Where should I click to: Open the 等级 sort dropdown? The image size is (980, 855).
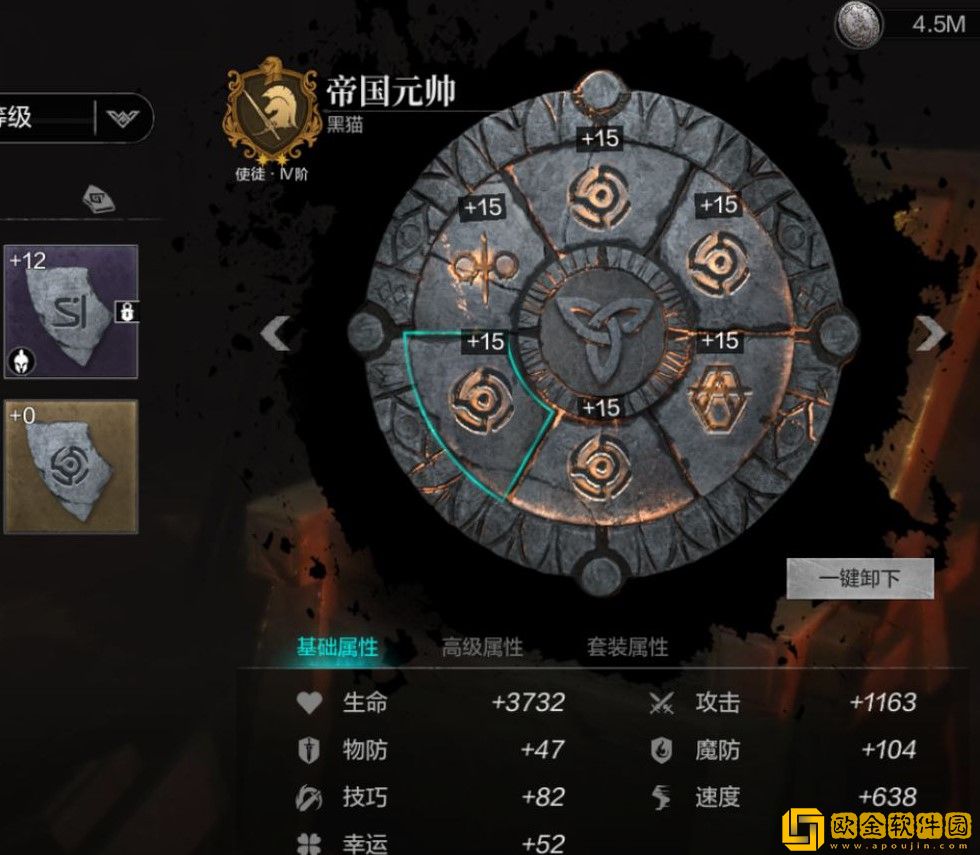124,119
